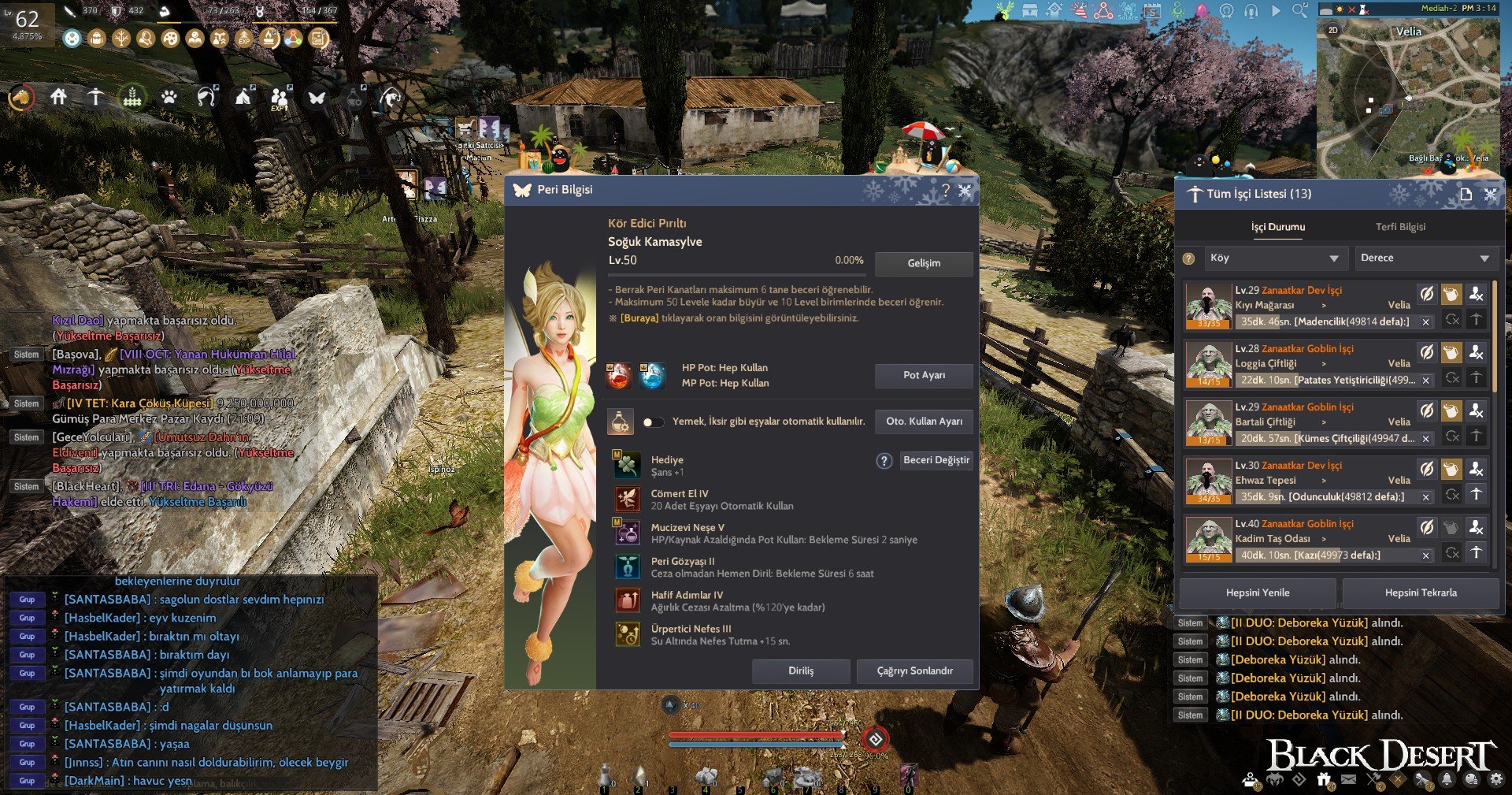Close the Tüm İşçi Listesi panel
This screenshot has width=1512, height=795.
(1490, 194)
